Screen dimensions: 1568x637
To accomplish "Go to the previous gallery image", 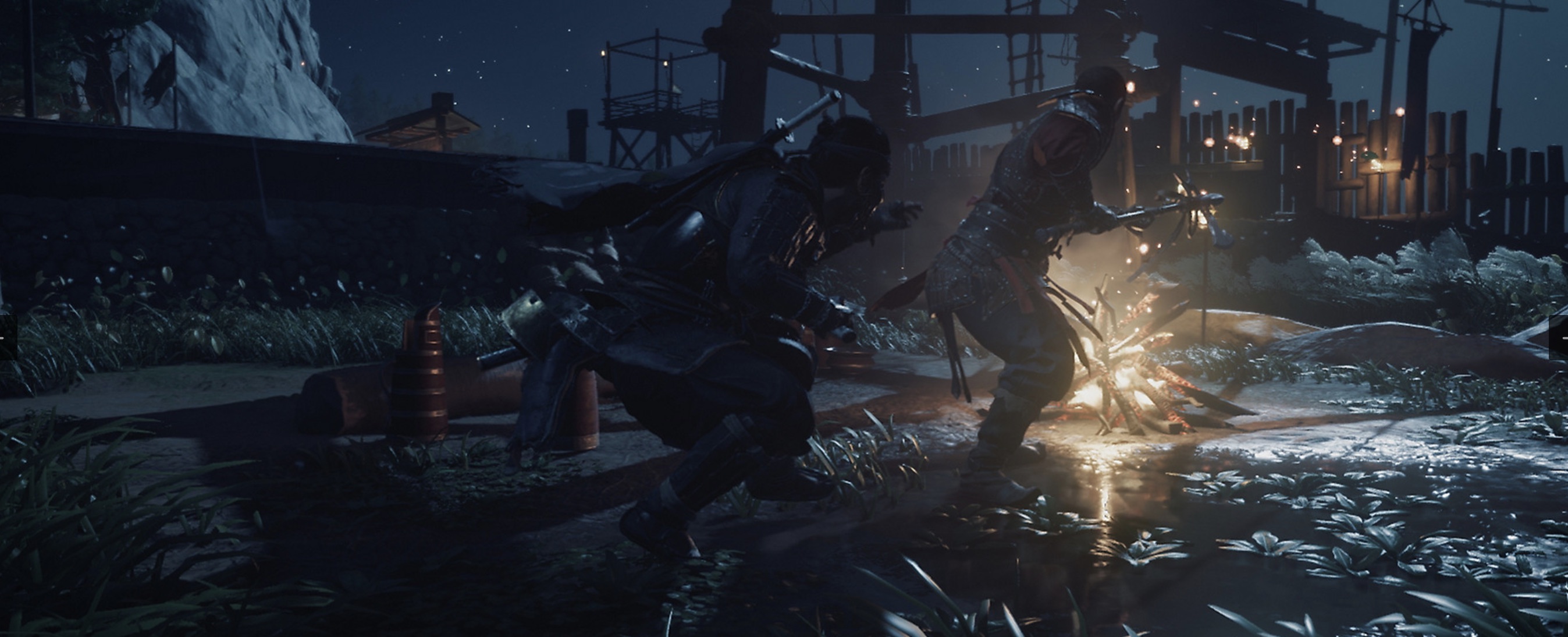I will click(8, 337).
